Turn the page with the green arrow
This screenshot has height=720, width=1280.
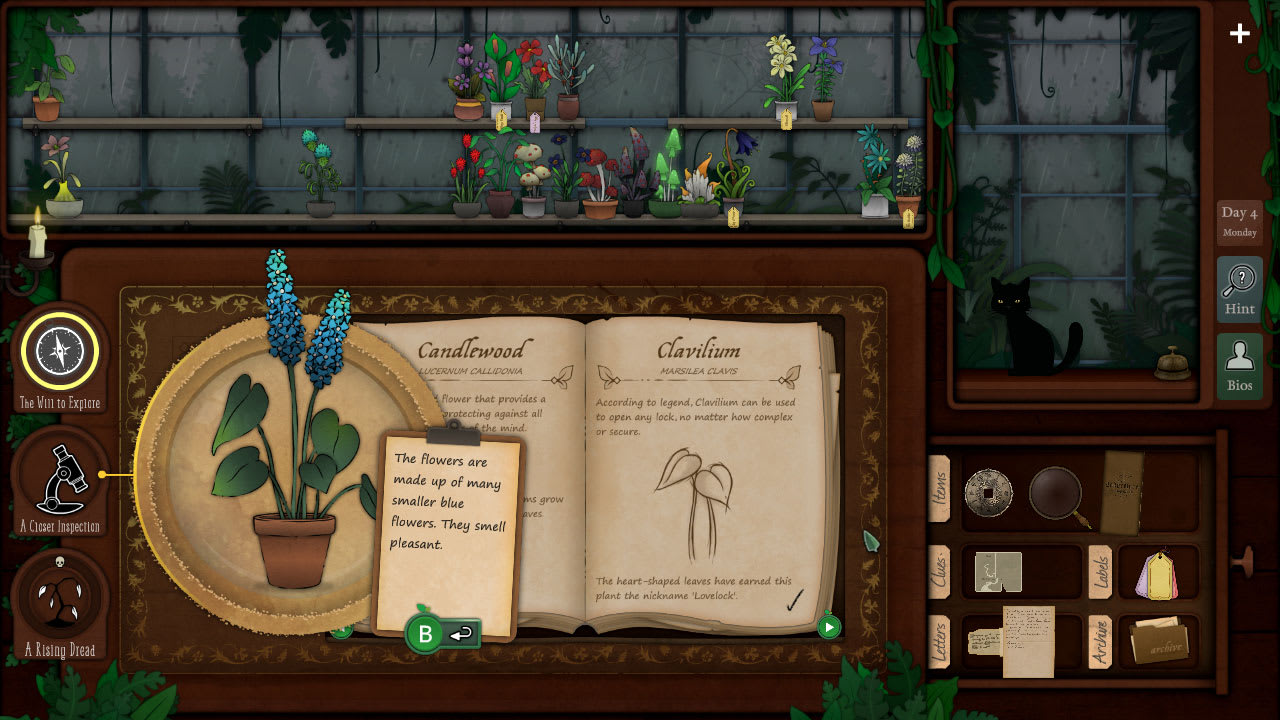point(827,628)
